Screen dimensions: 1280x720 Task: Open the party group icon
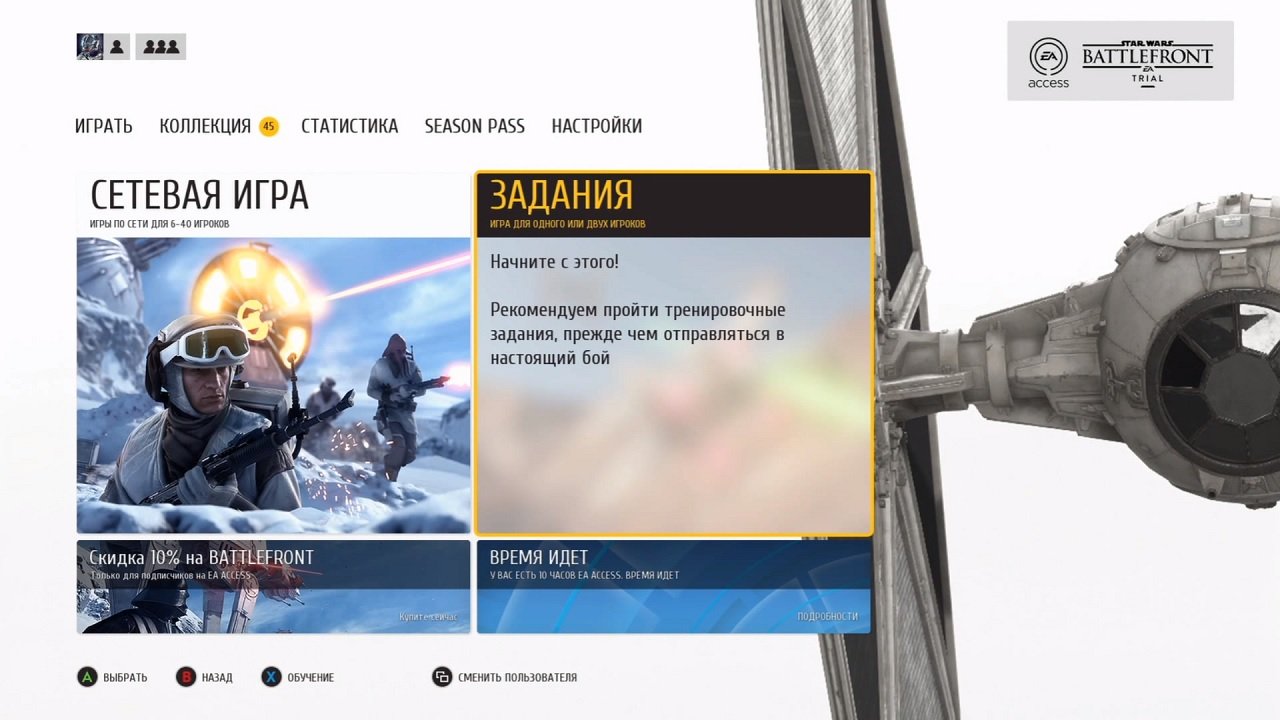click(160, 46)
